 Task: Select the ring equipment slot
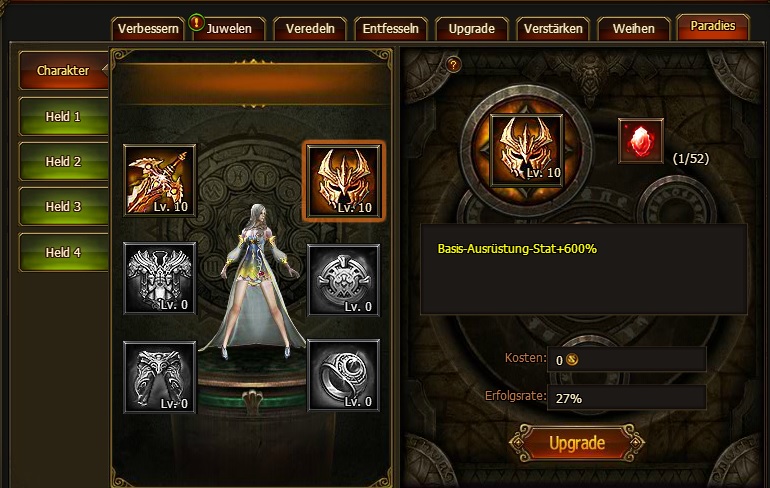coord(344,375)
